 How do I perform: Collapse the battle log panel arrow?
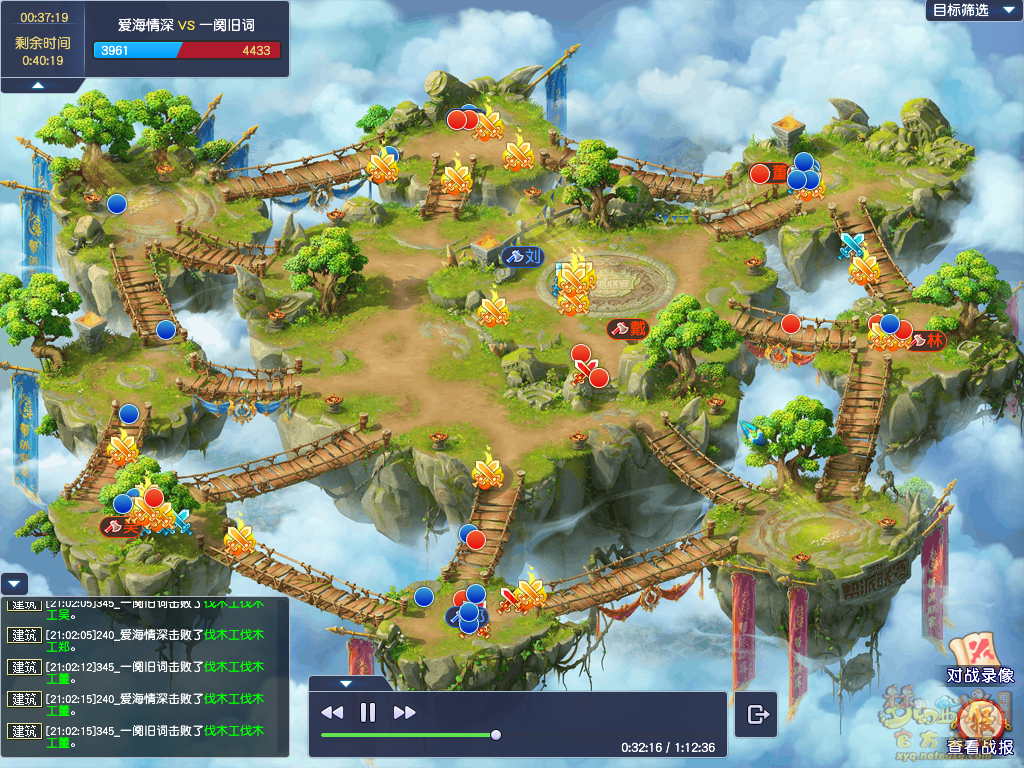(14, 583)
